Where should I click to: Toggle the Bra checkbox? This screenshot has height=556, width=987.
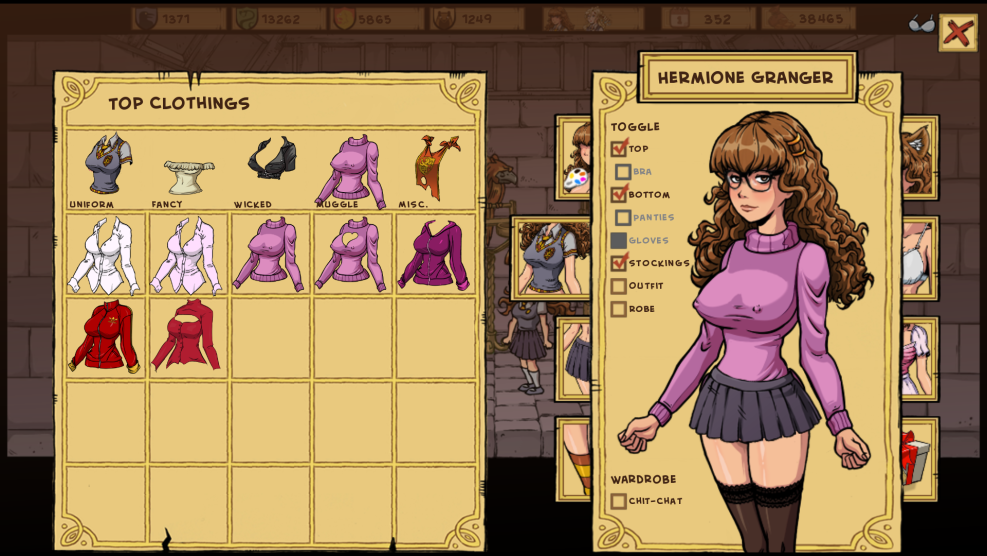click(x=623, y=172)
